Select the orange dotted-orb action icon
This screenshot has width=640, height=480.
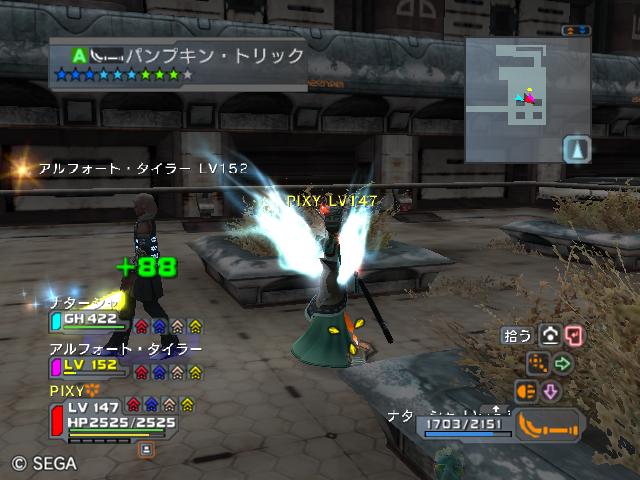(538, 363)
